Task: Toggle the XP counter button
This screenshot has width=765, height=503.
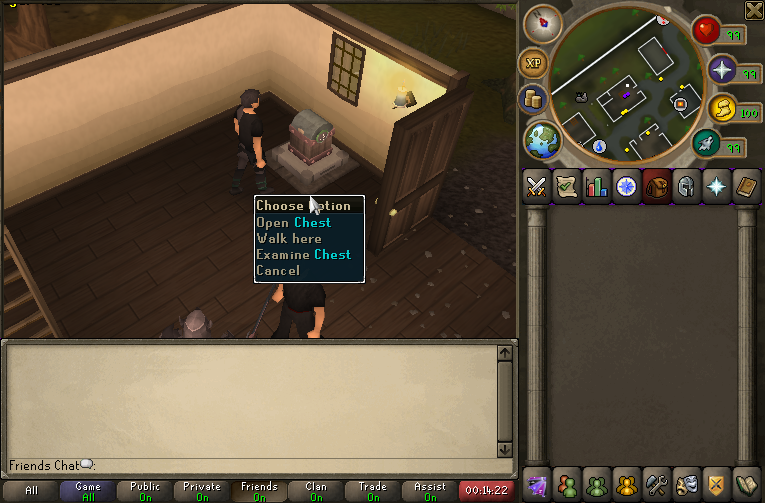Action: pos(533,63)
